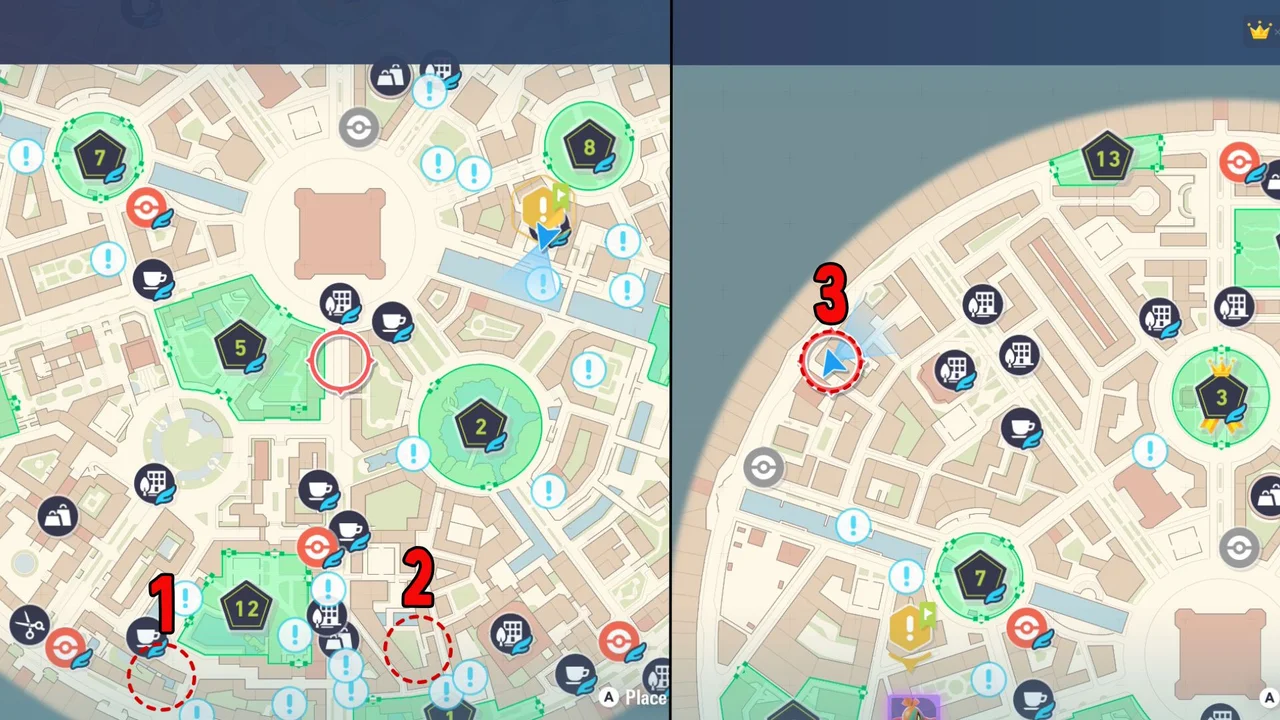Select the blue player arrow on the left map
The height and width of the screenshot is (720, 1280).
(548, 238)
